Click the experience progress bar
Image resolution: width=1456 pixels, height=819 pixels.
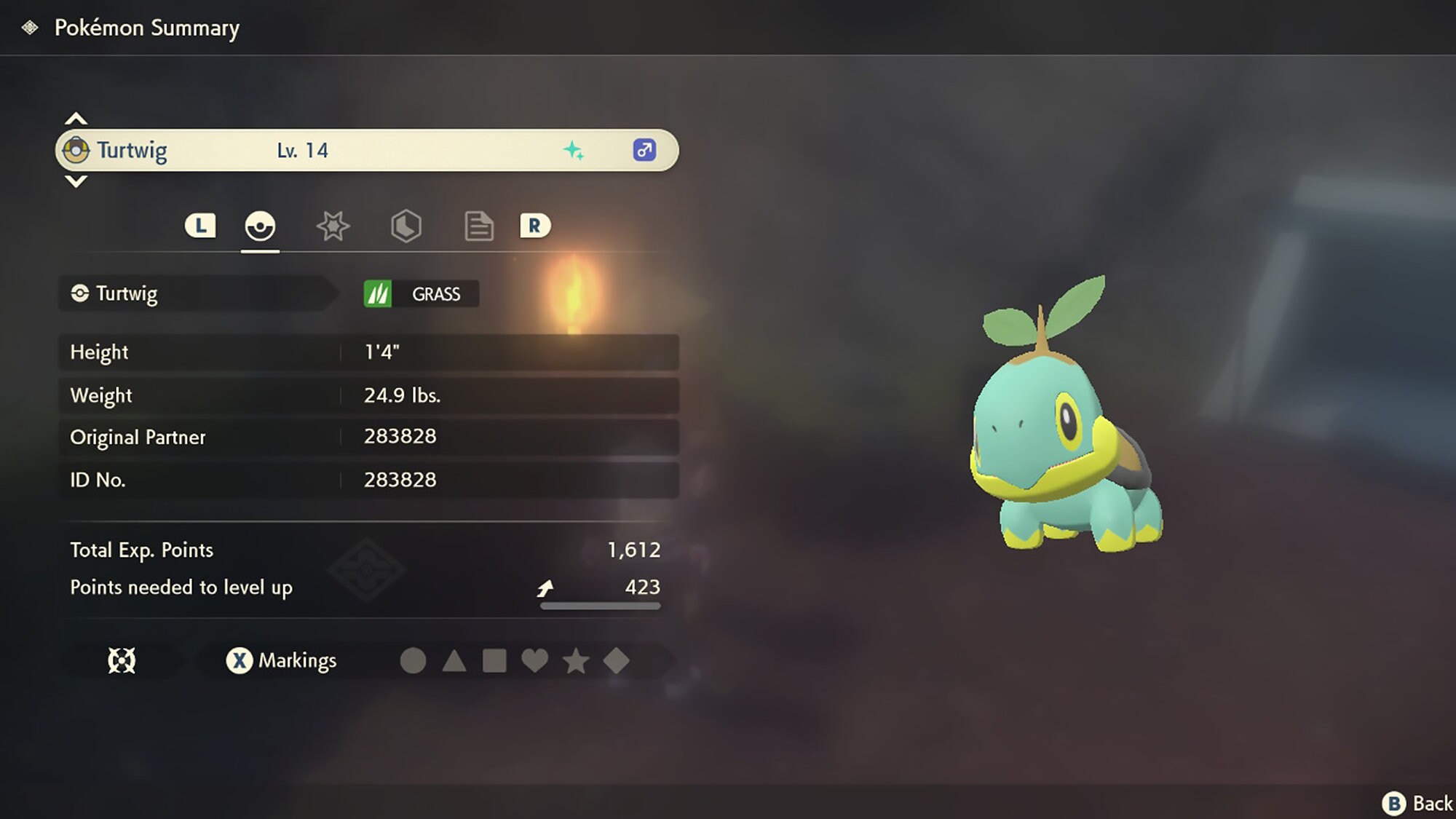point(599,606)
